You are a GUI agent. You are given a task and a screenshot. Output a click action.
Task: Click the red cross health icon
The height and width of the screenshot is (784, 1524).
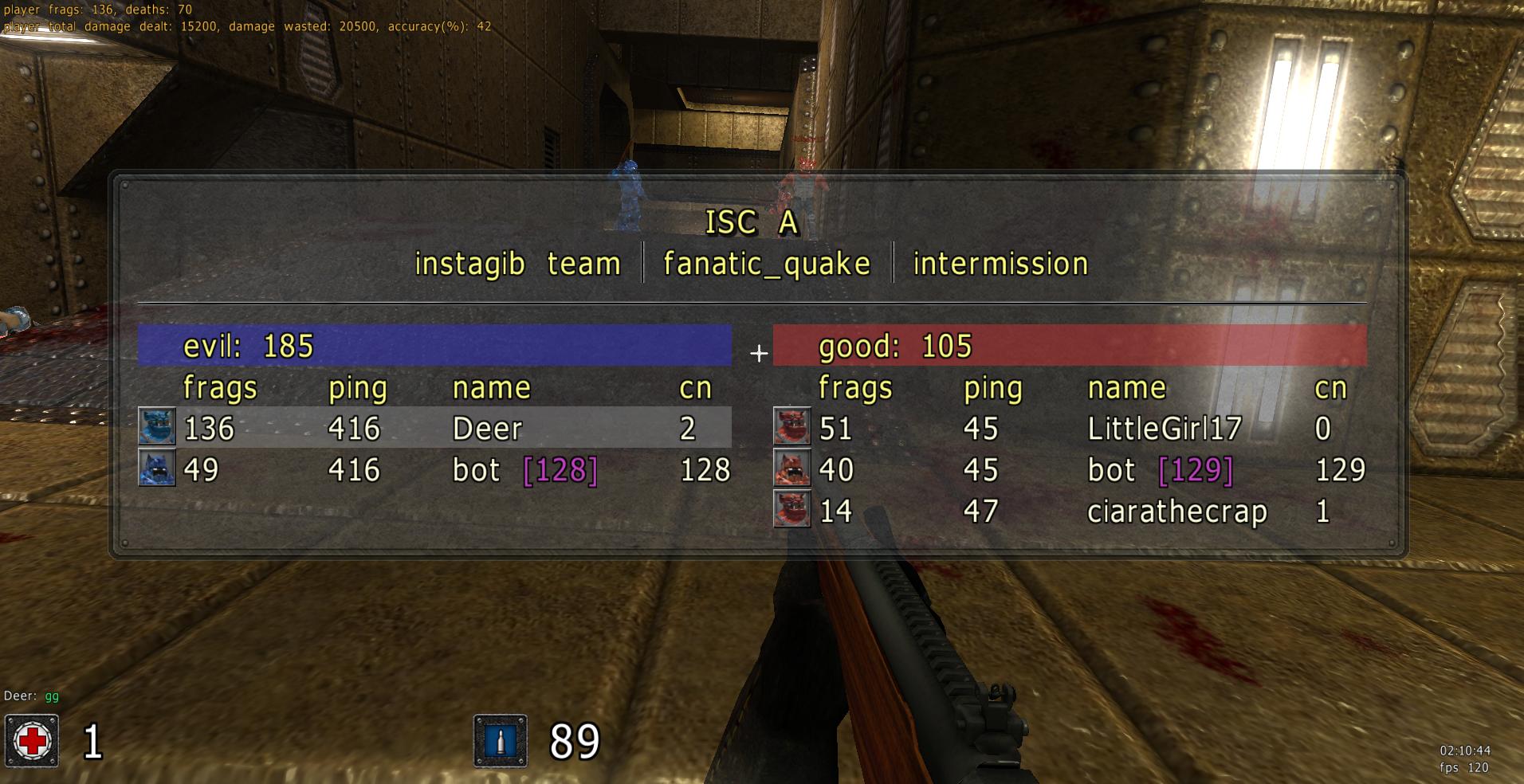coord(32,741)
